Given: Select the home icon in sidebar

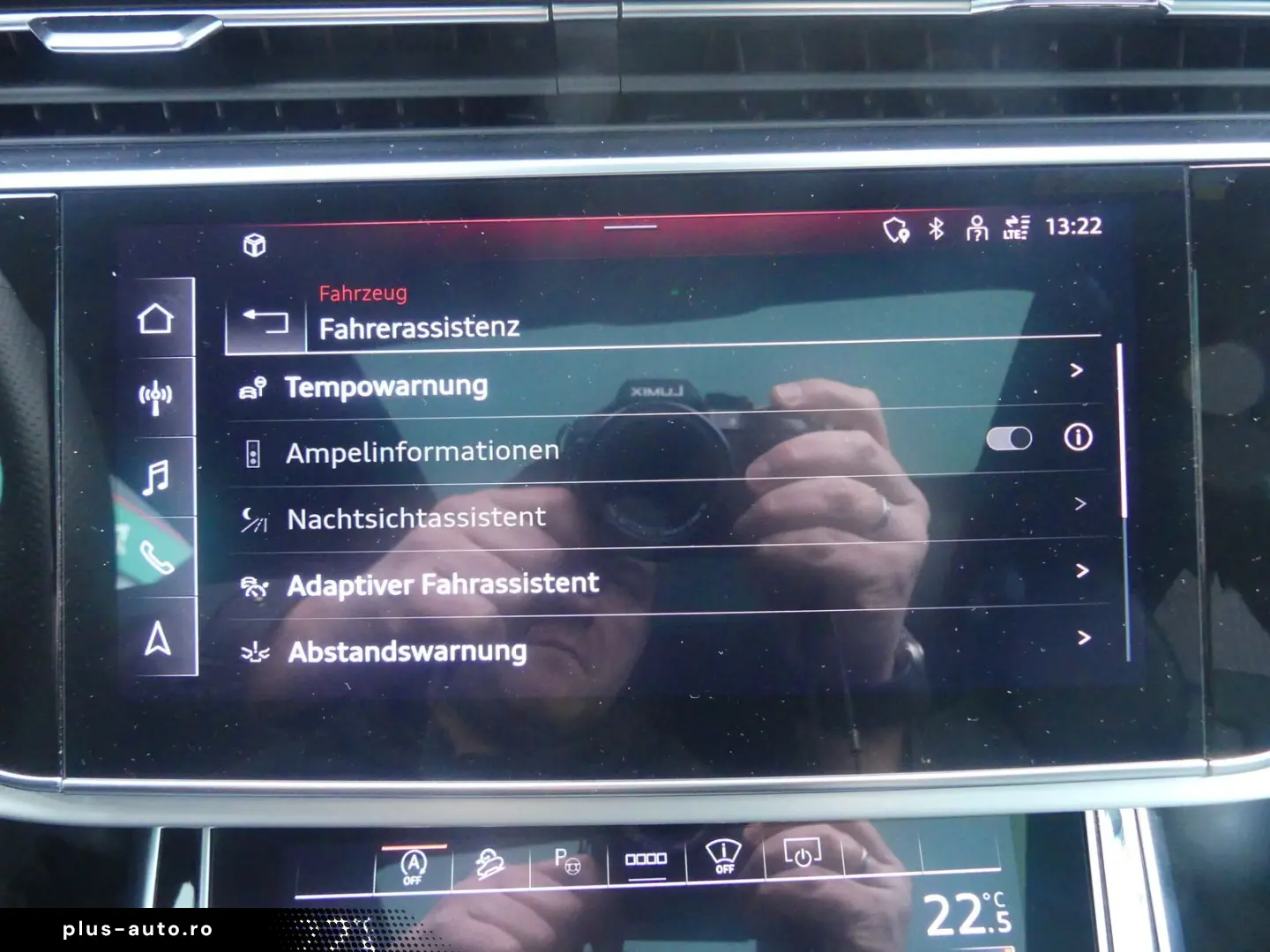Looking at the screenshot, I should pyautogui.click(x=157, y=317).
